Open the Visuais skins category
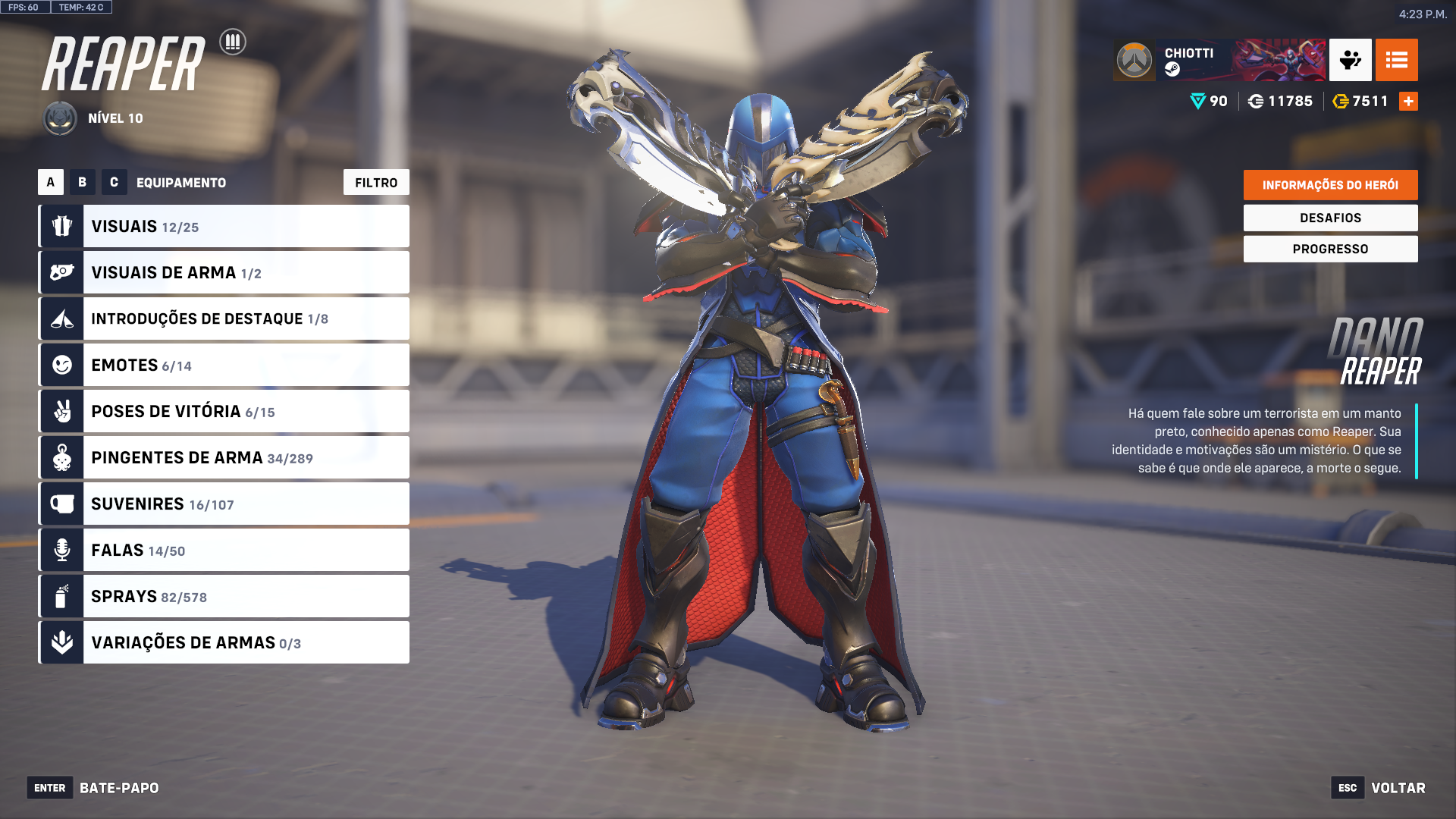 pyautogui.click(x=224, y=226)
